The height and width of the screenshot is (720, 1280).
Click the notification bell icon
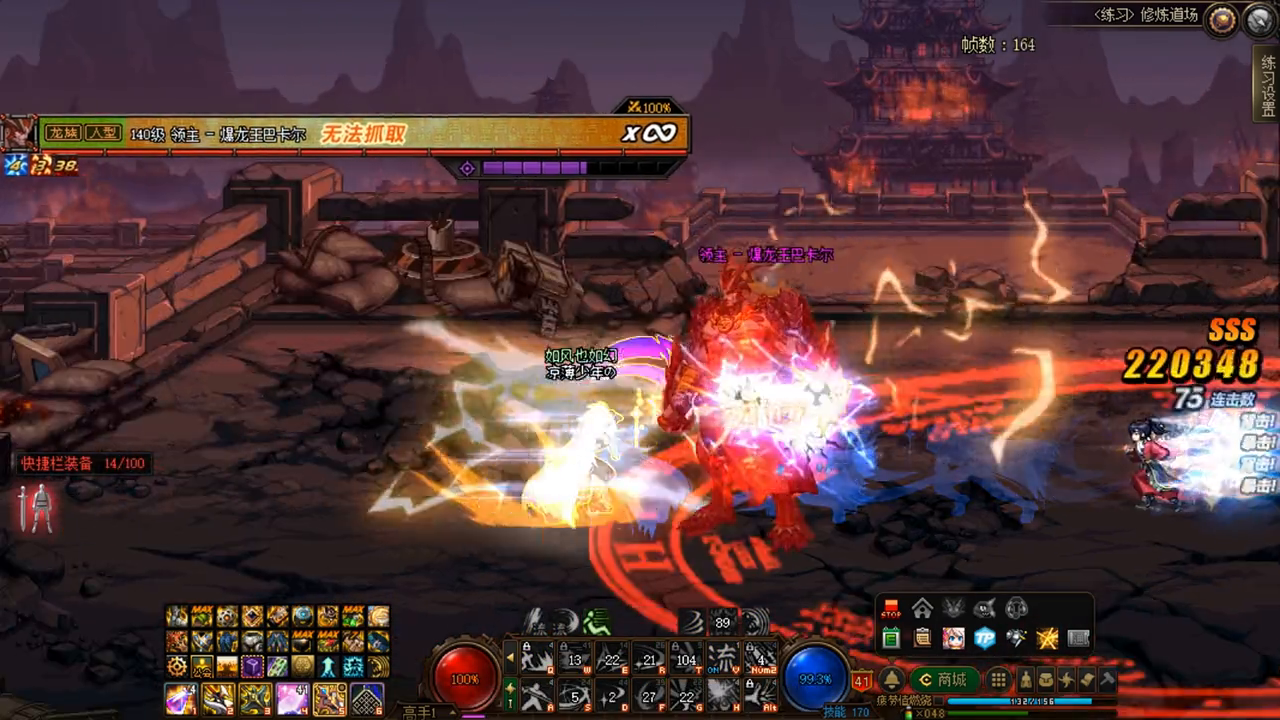(890, 680)
